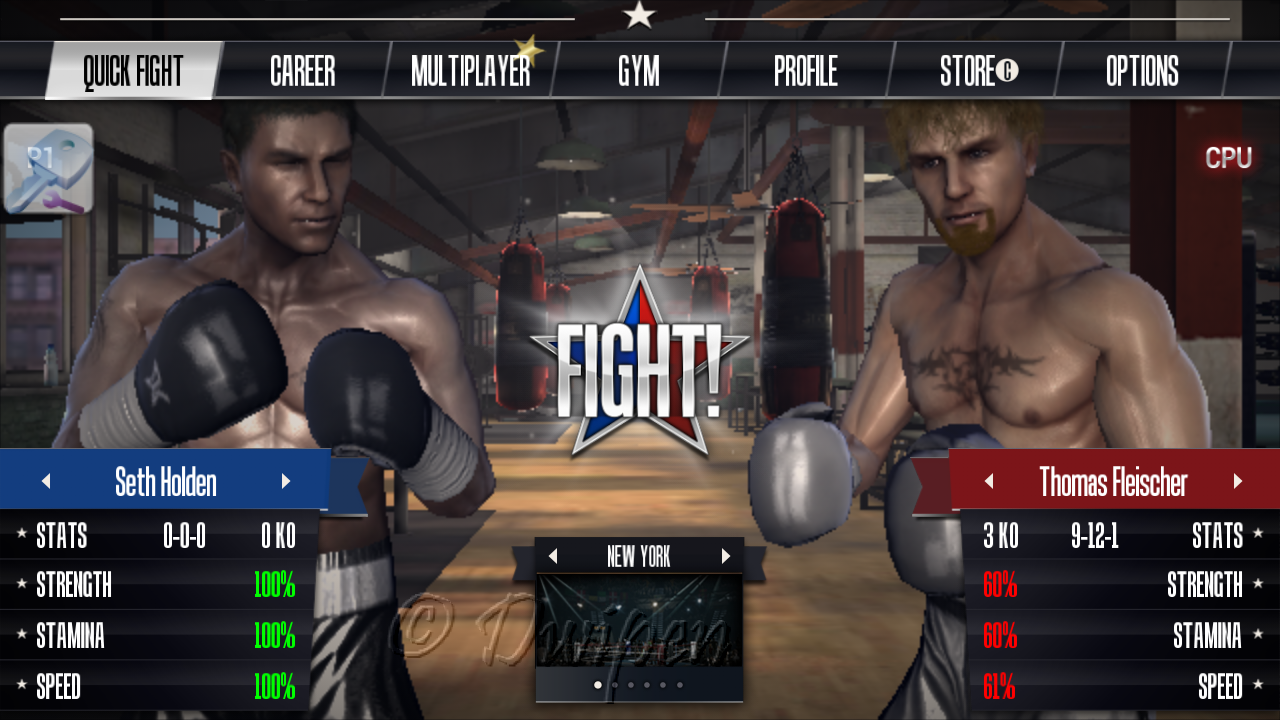The image size is (1280, 720).
Task: Open the Options tab
Action: [x=1142, y=71]
